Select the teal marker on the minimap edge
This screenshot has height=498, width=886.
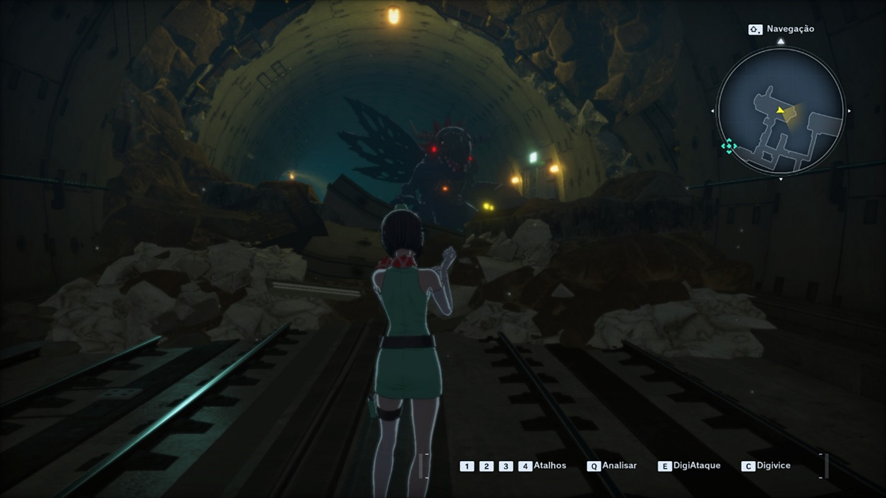[x=729, y=146]
